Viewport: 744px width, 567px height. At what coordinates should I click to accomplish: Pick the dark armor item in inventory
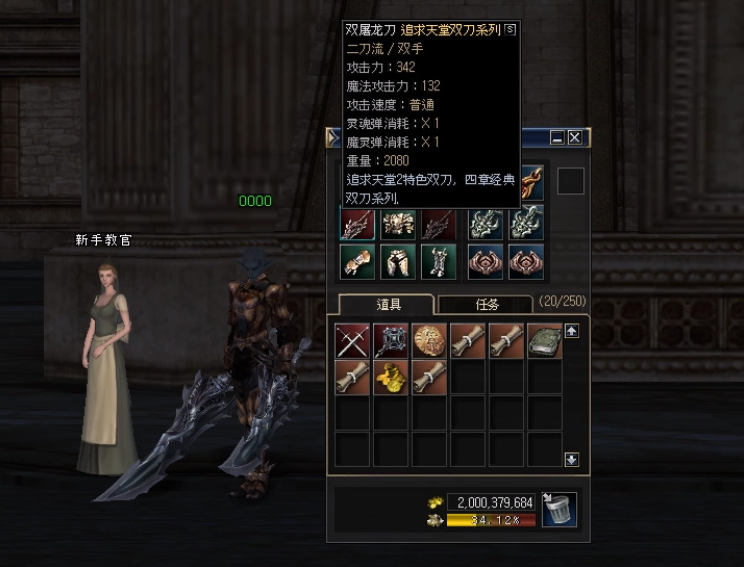[x=391, y=340]
